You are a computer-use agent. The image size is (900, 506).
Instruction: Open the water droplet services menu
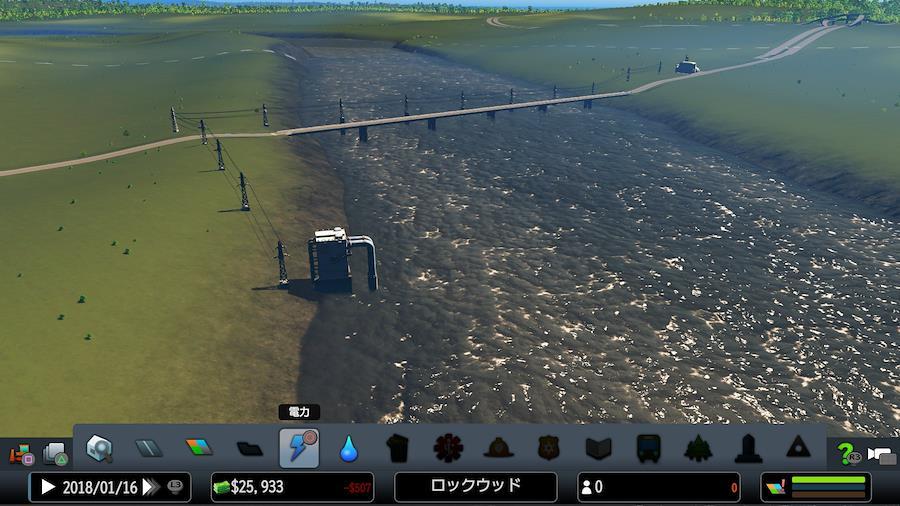(349, 448)
